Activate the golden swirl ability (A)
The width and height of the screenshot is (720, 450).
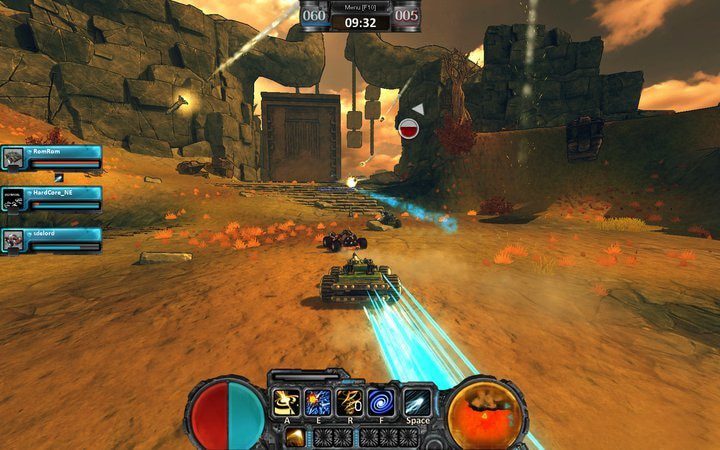point(287,402)
